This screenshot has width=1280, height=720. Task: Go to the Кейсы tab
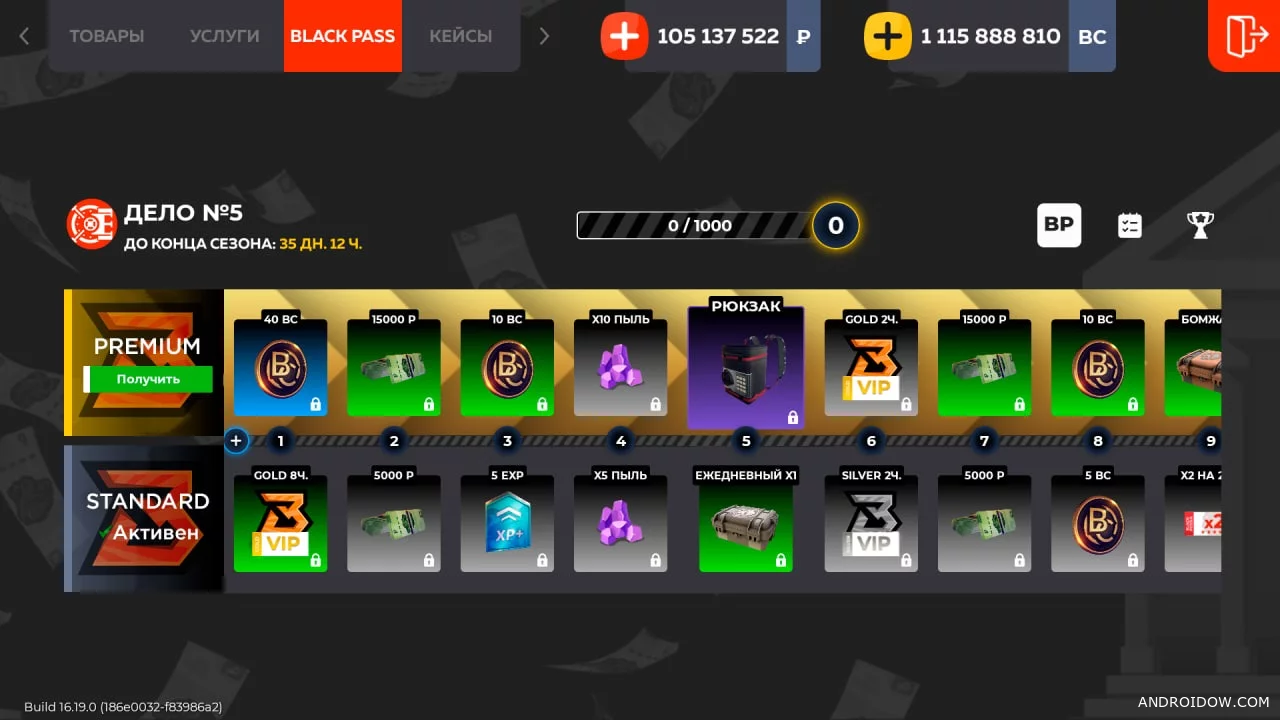[460, 36]
